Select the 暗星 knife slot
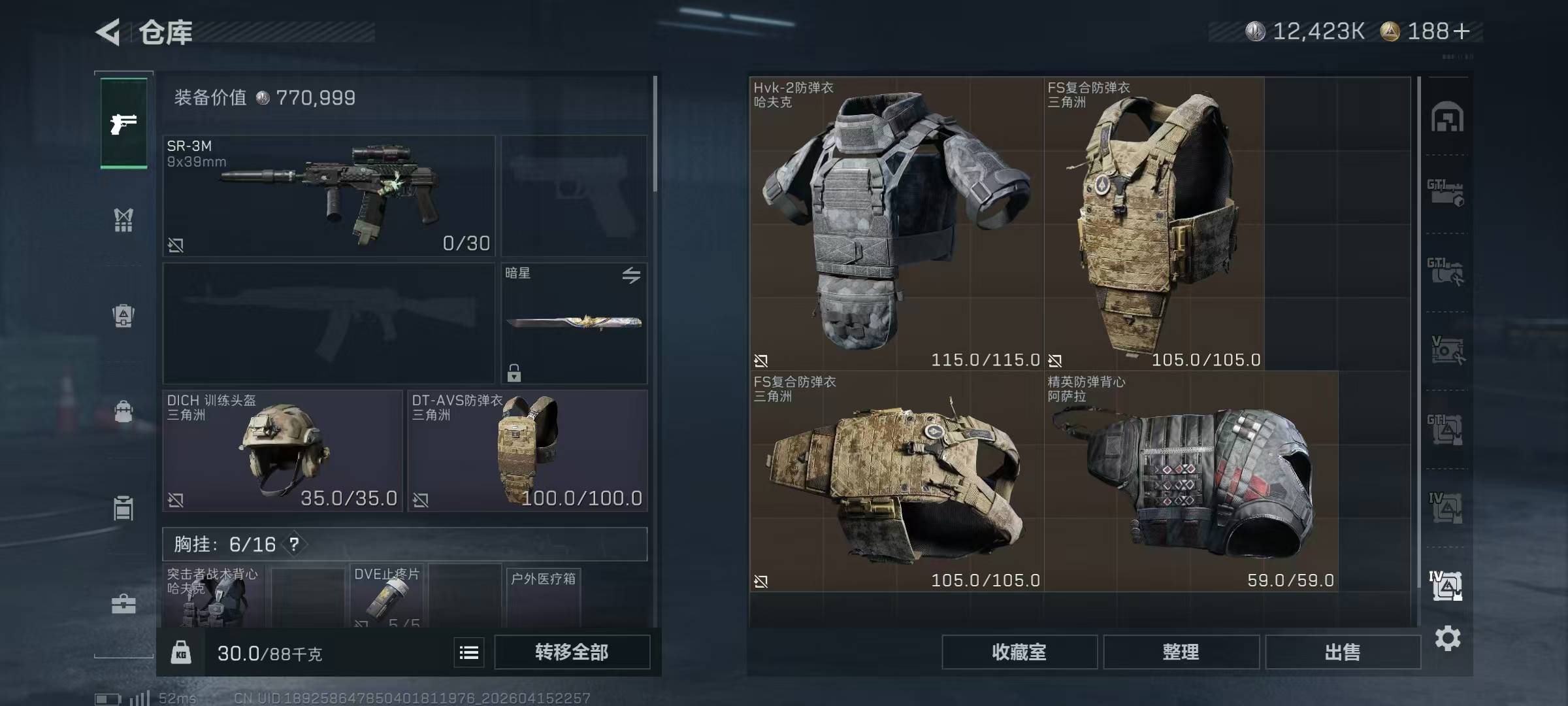 [574, 323]
